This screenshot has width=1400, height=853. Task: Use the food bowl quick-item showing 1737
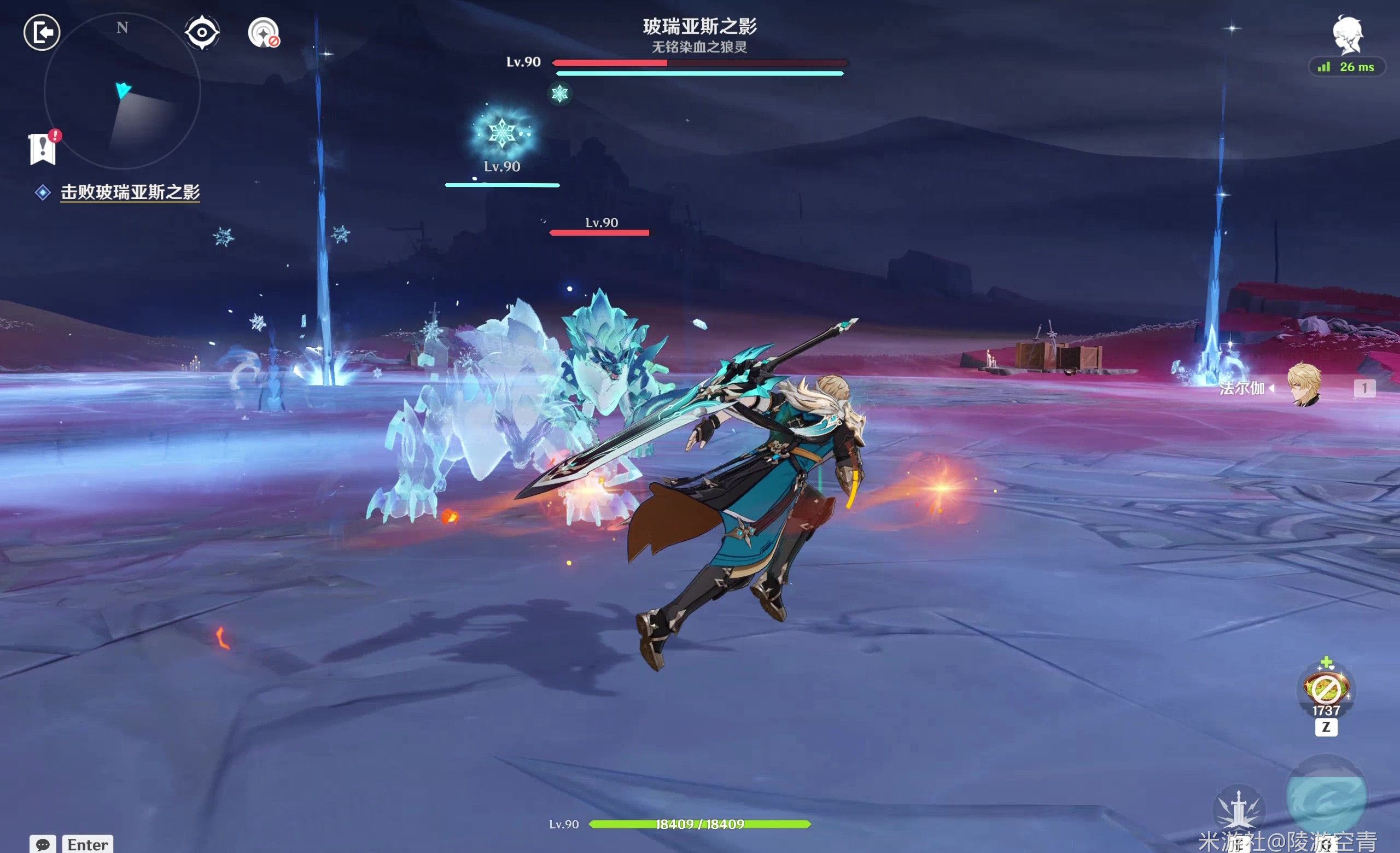(x=1327, y=689)
